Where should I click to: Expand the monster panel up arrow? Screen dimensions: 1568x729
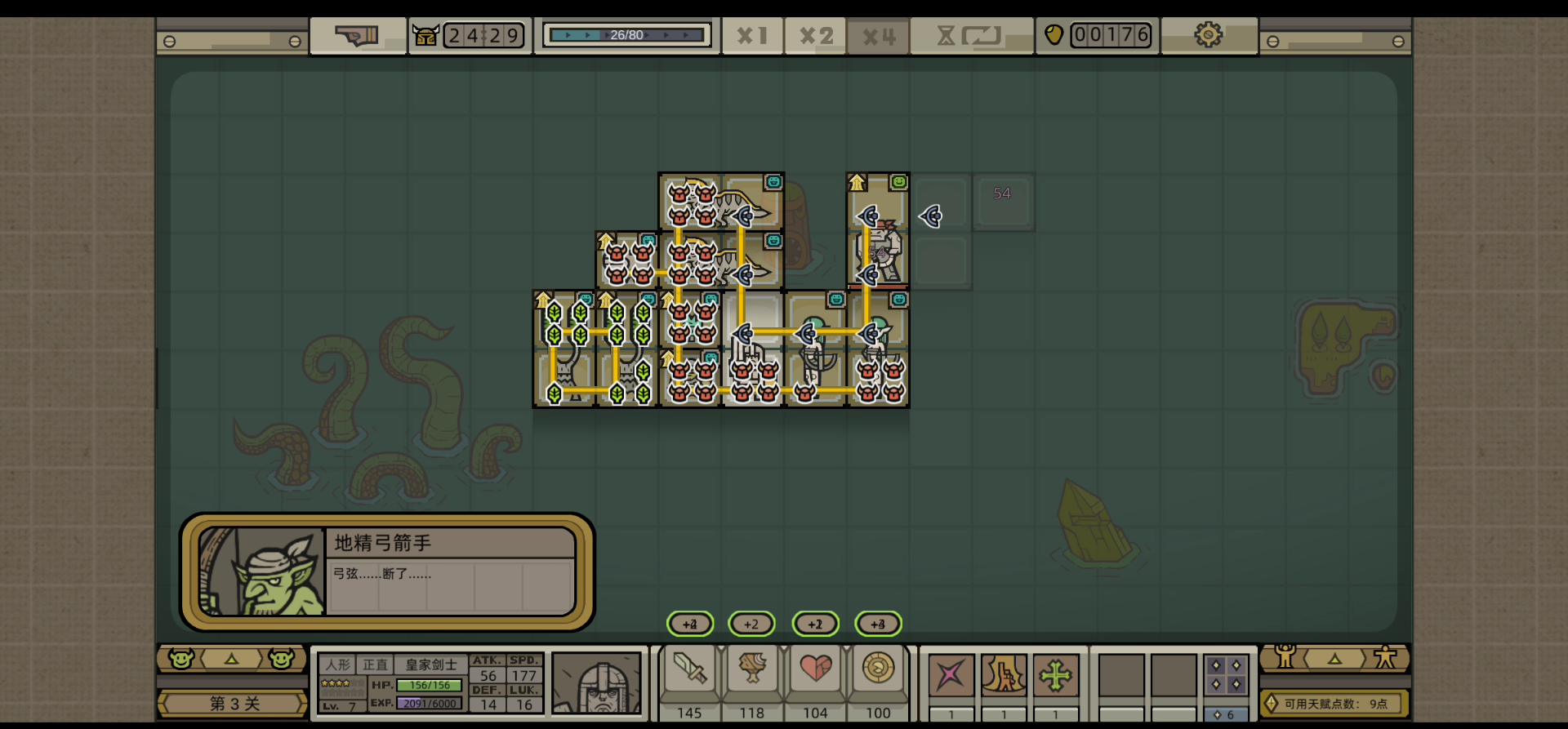(x=232, y=659)
